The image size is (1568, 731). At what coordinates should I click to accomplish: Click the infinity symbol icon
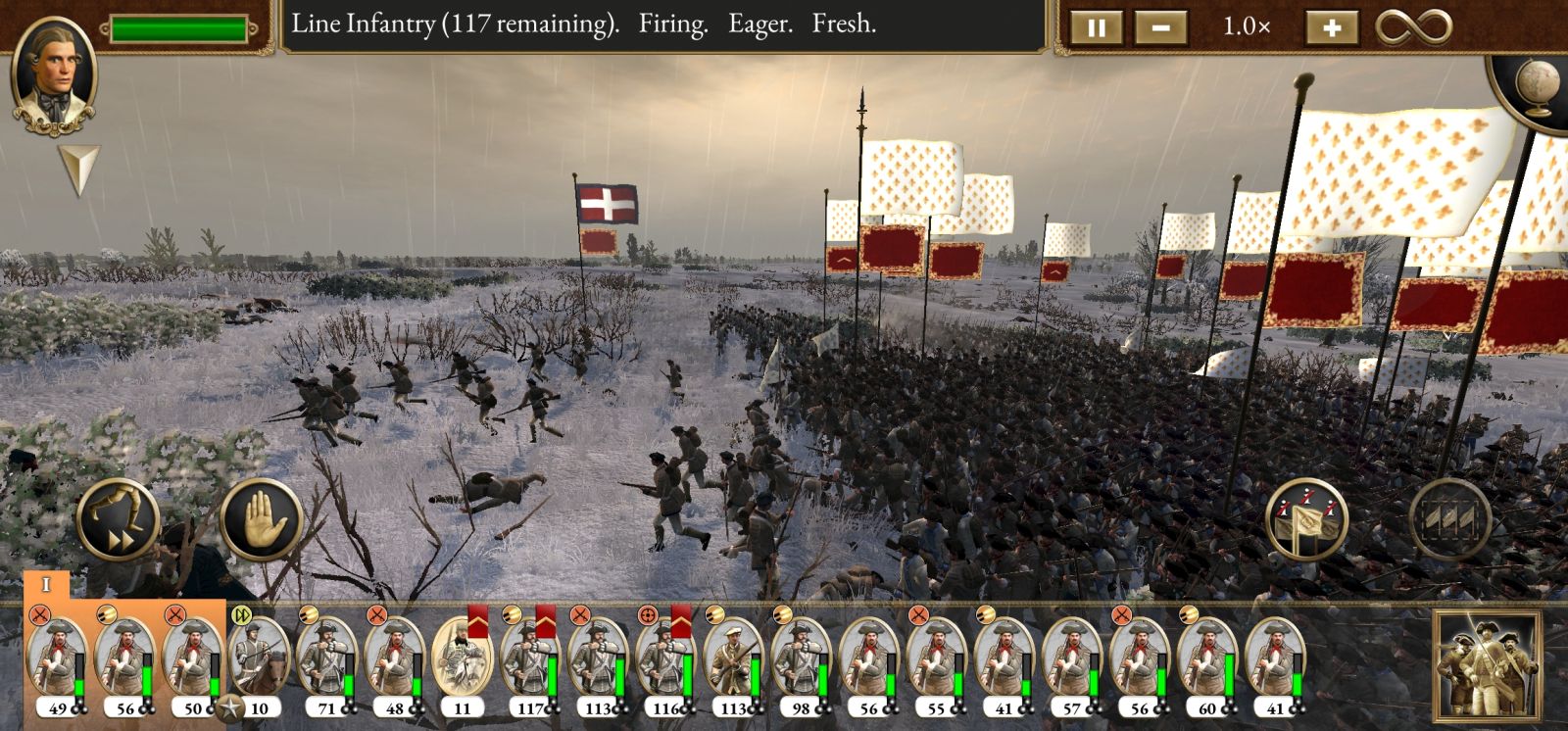pyautogui.click(x=1413, y=26)
